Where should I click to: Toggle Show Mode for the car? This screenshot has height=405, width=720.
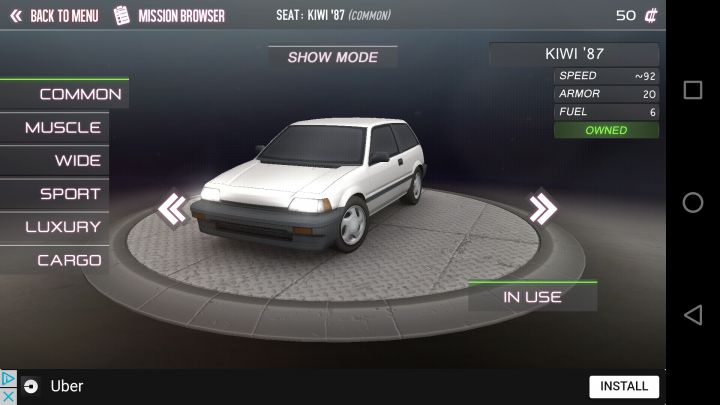pos(332,57)
